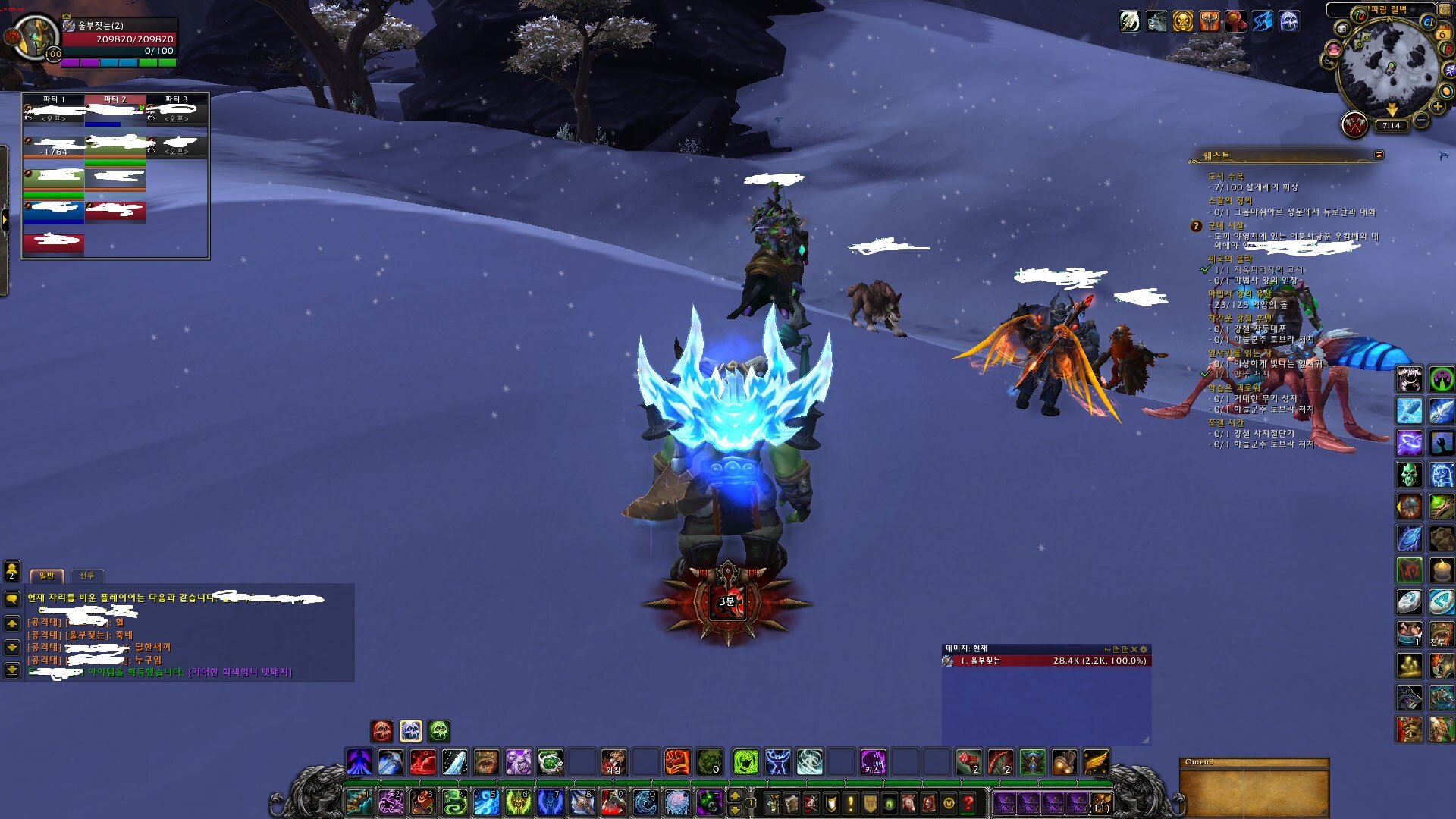1456x819 pixels.
Task: Open the social friends list button
Action: 12,570
